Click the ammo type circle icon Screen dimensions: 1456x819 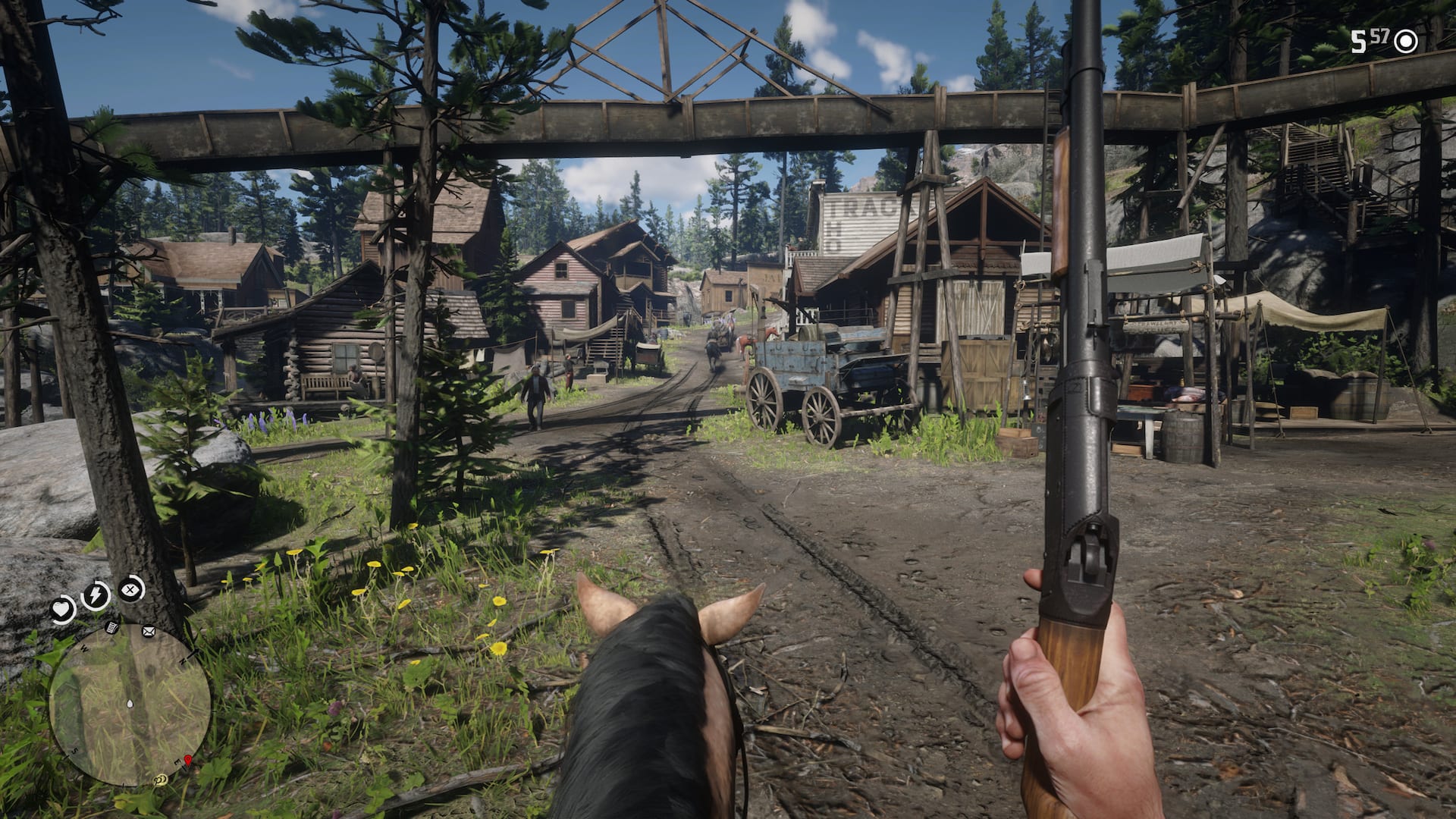(1406, 42)
